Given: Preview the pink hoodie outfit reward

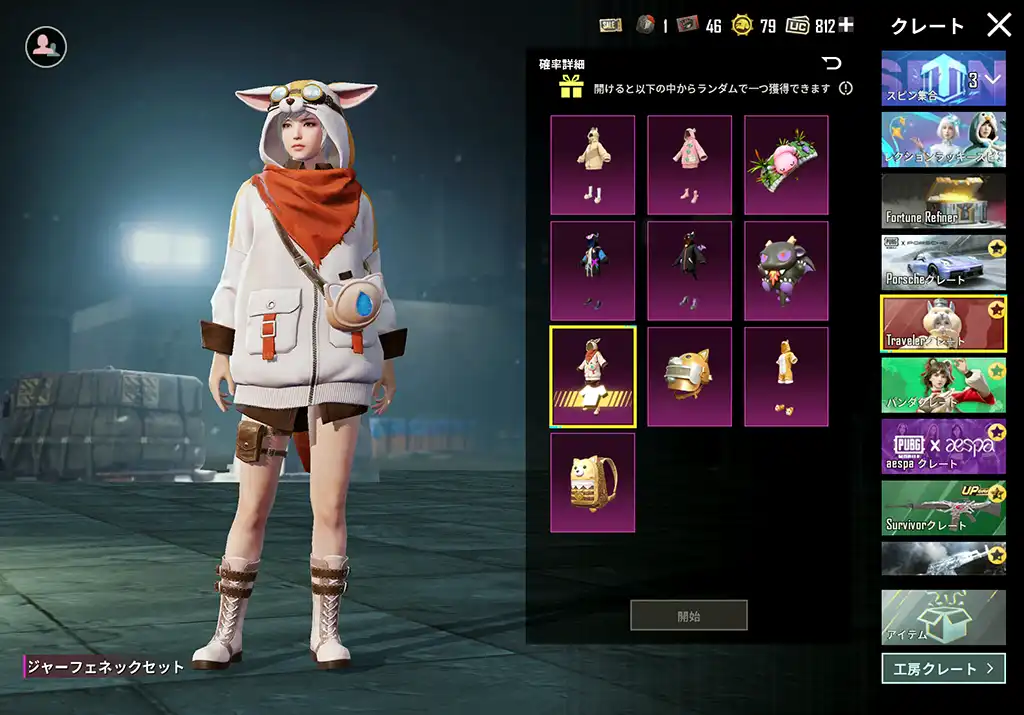Looking at the screenshot, I should click(x=689, y=165).
